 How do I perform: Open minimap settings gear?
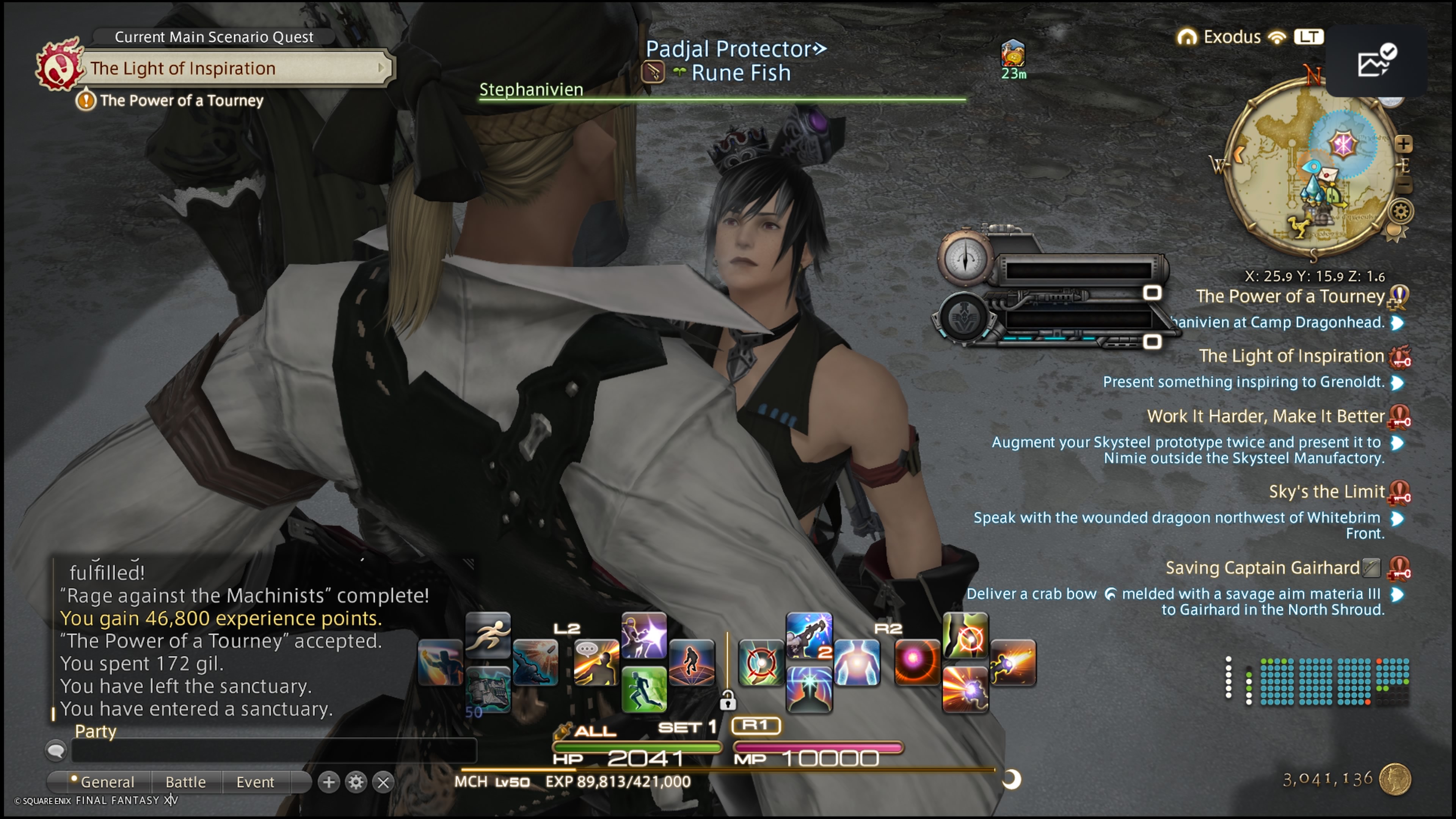click(x=1401, y=212)
